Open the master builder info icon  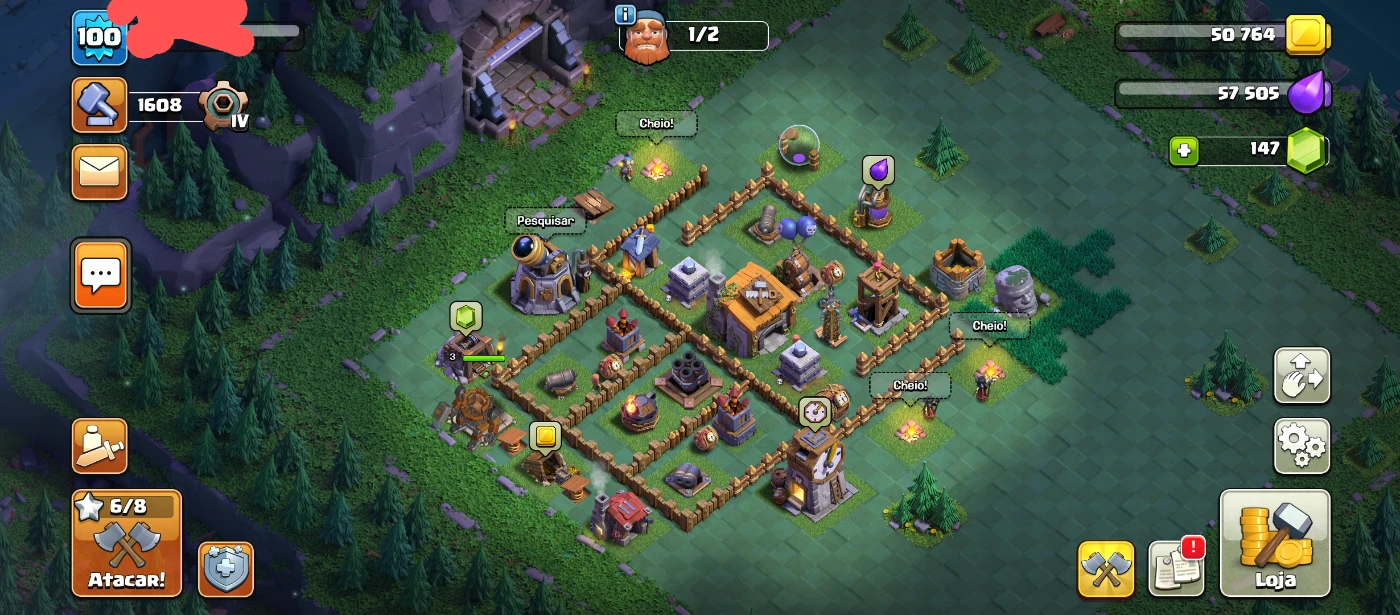626,14
